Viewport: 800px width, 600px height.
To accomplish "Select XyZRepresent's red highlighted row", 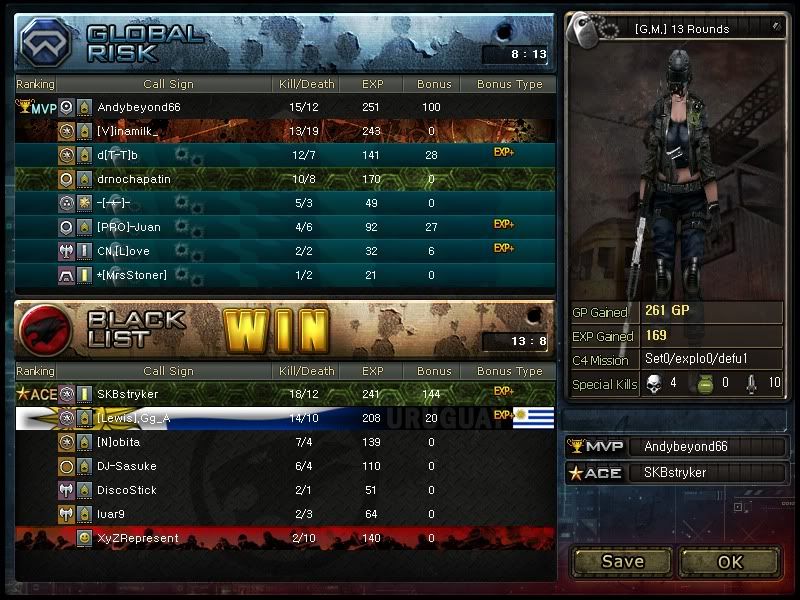I will 285,538.
